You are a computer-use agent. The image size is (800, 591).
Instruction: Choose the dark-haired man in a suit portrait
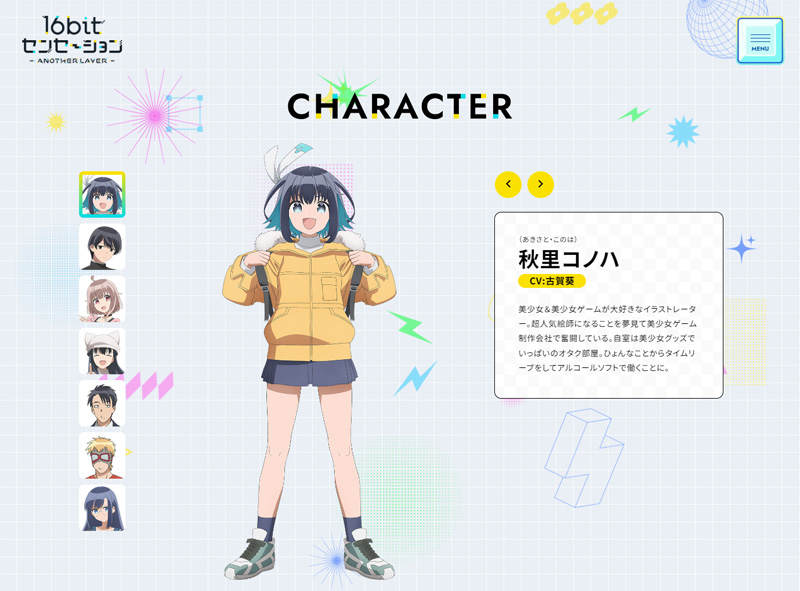tap(102, 403)
